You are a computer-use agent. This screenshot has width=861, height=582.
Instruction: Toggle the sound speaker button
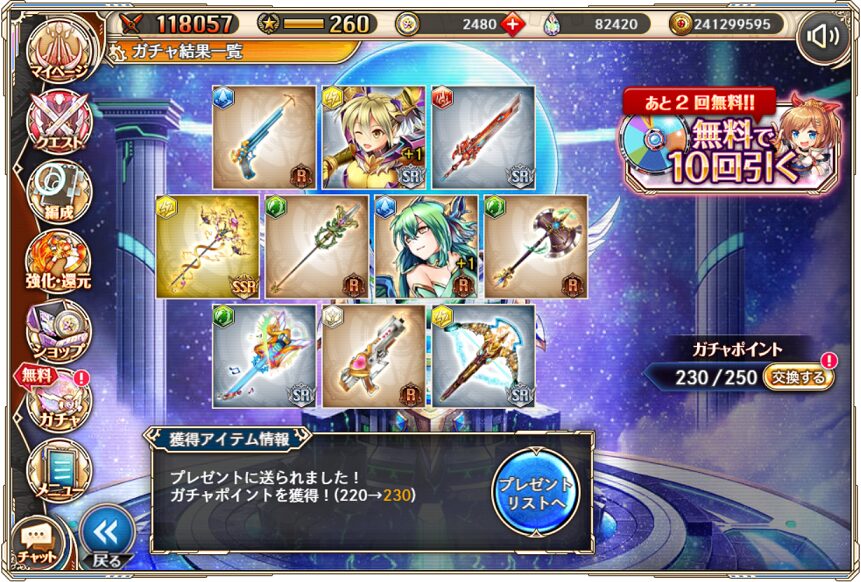click(x=823, y=38)
